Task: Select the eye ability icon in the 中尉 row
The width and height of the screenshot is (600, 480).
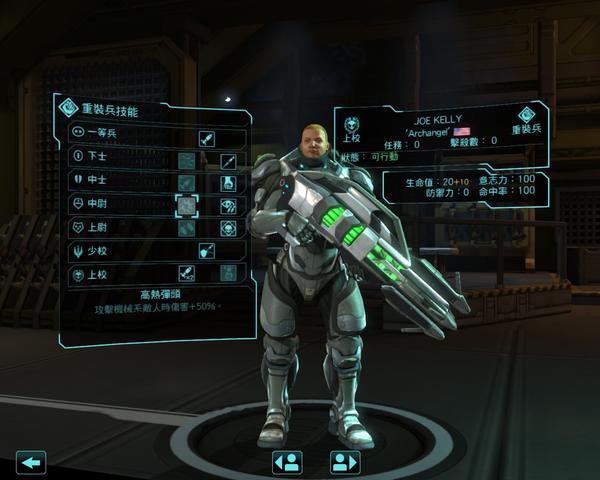Action: [x=228, y=205]
